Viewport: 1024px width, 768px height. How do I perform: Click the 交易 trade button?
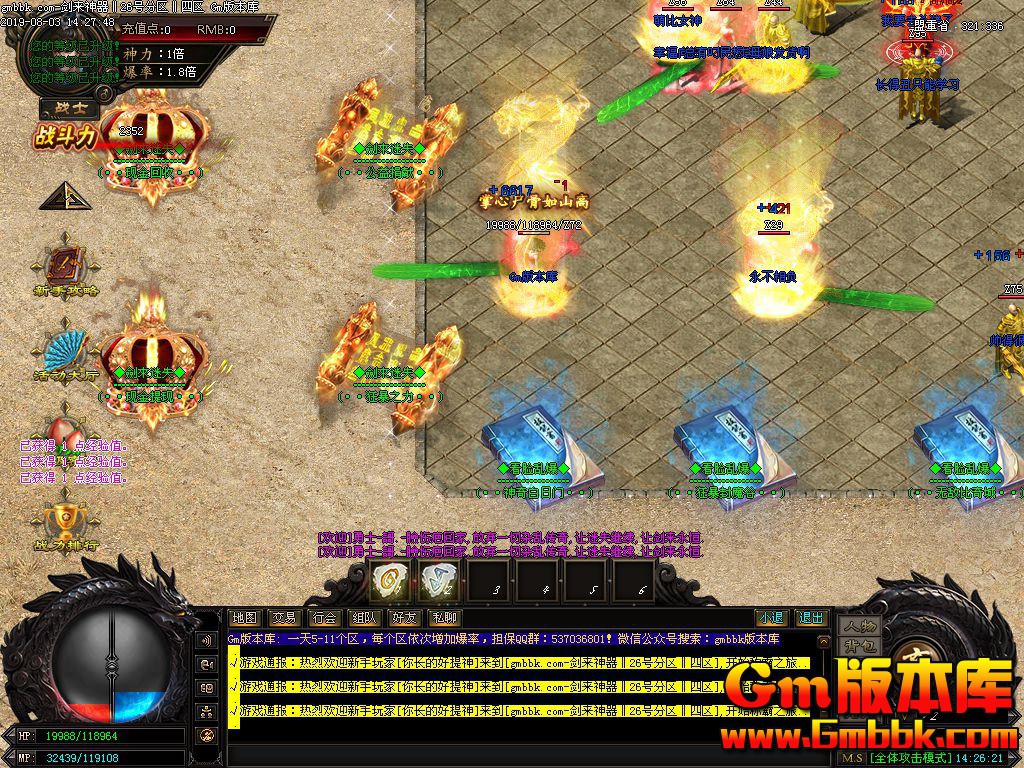pos(284,618)
